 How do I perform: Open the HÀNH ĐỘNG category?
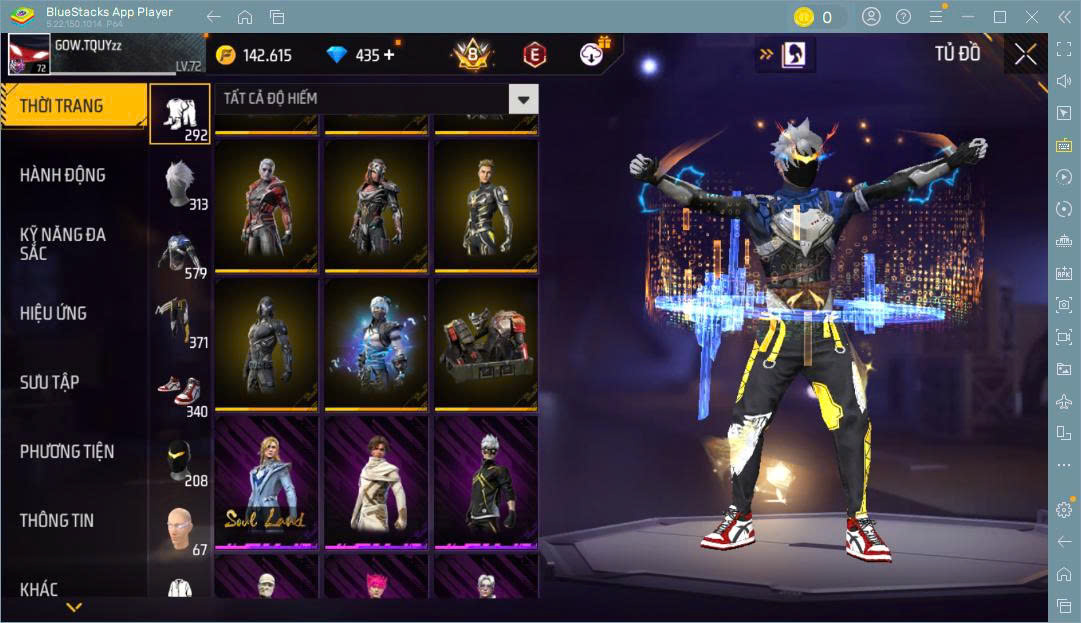coord(63,175)
